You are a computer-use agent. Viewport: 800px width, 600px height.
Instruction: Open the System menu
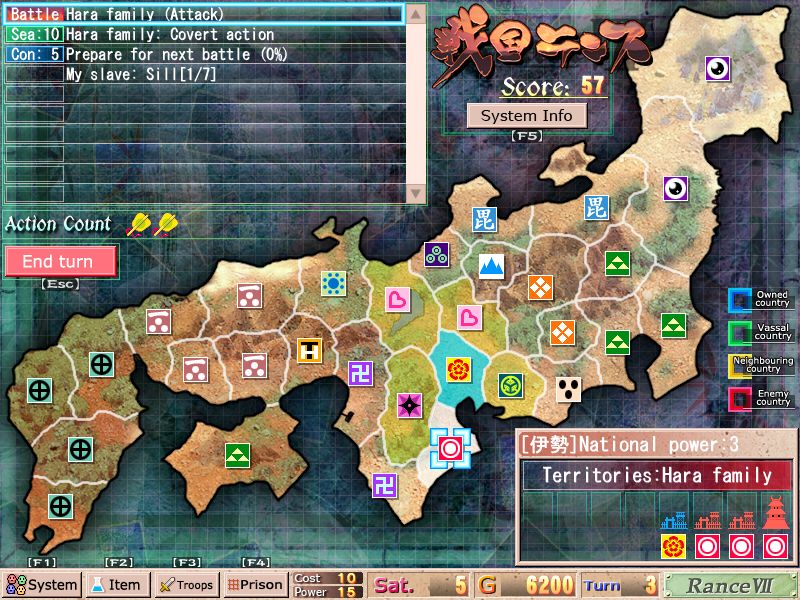tap(42, 584)
